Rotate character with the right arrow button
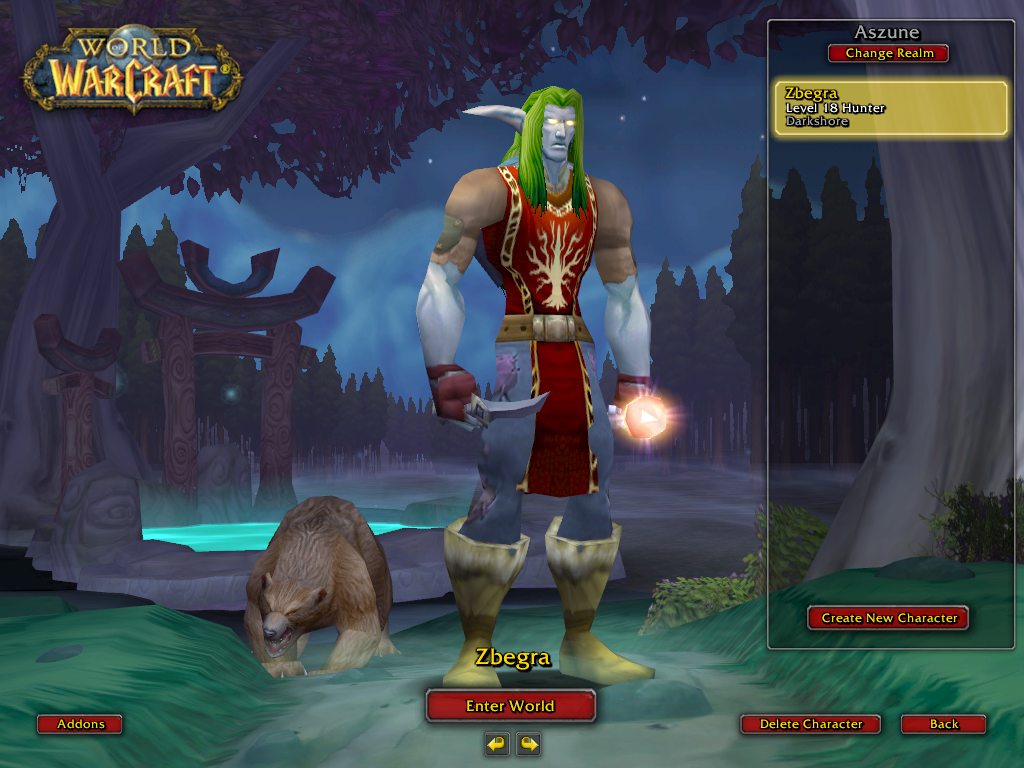Screen dimensions: 1024x768 click(x=528, y=743)
